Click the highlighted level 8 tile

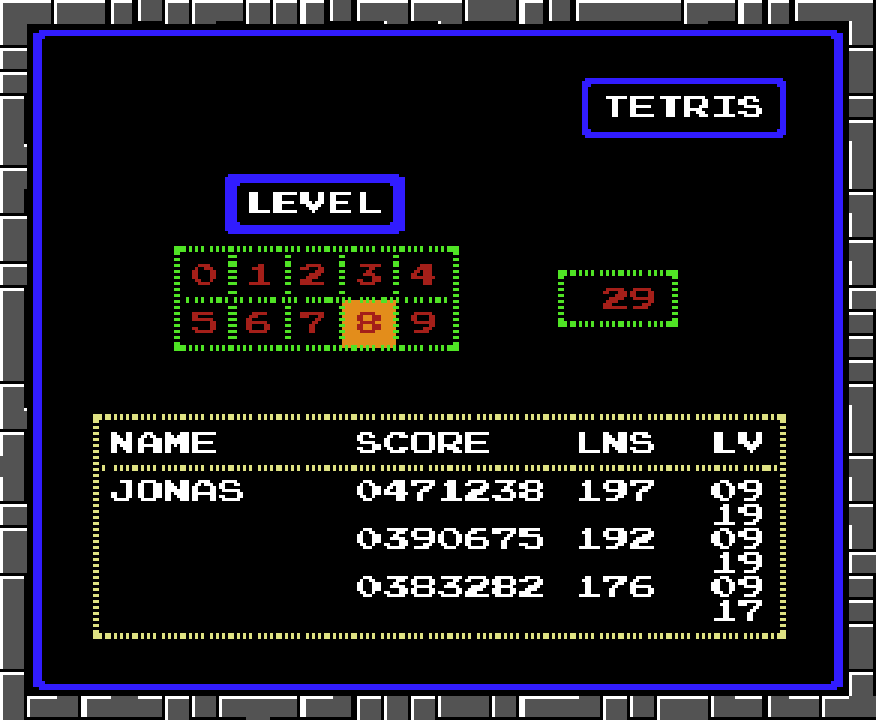368,323
